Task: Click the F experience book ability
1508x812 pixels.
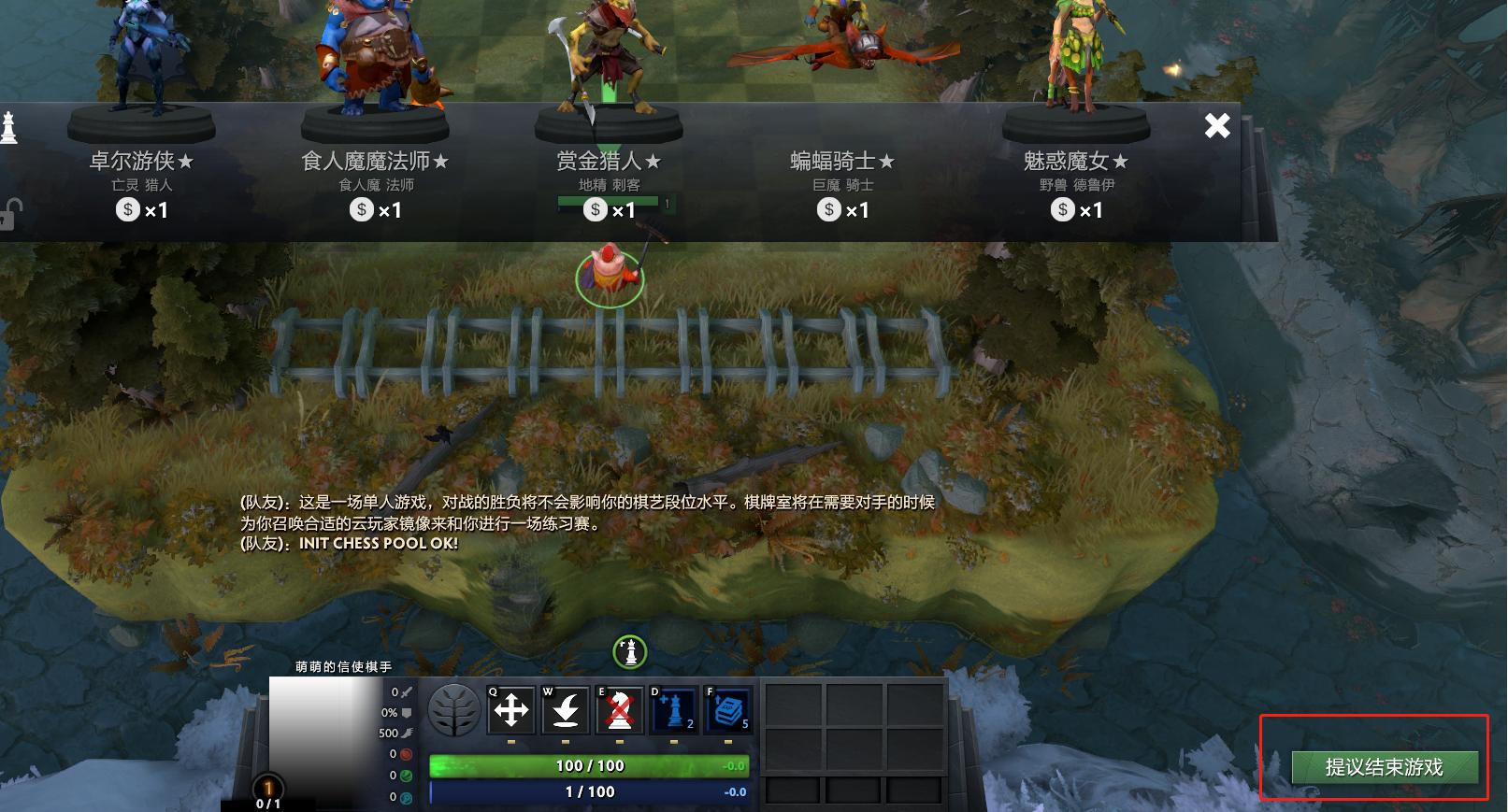Action: [x=727, y=711]
